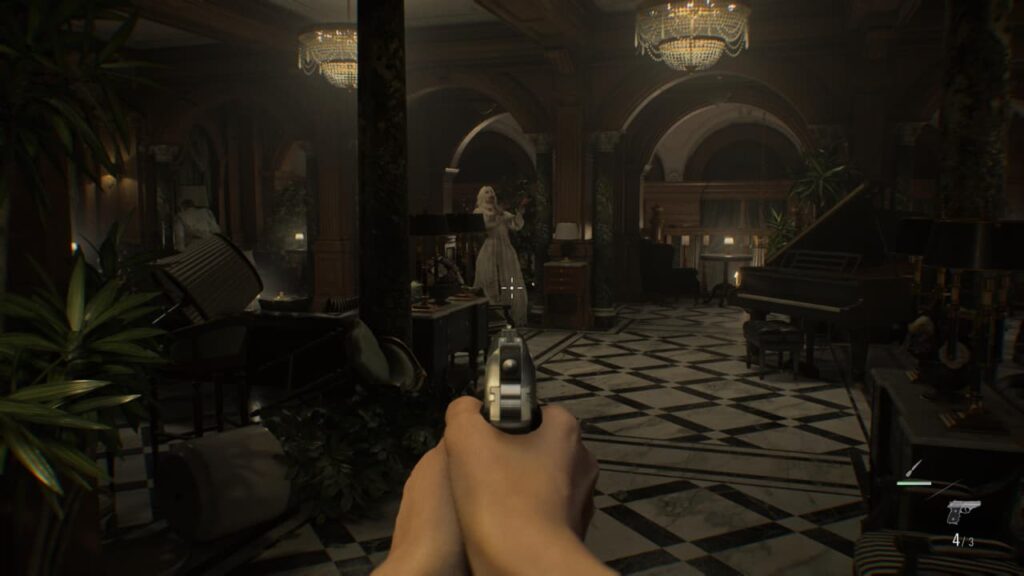Select the equipped handgun icon
The width and height of the screenshot is (1024, 576).
click(x=962, y=512)
